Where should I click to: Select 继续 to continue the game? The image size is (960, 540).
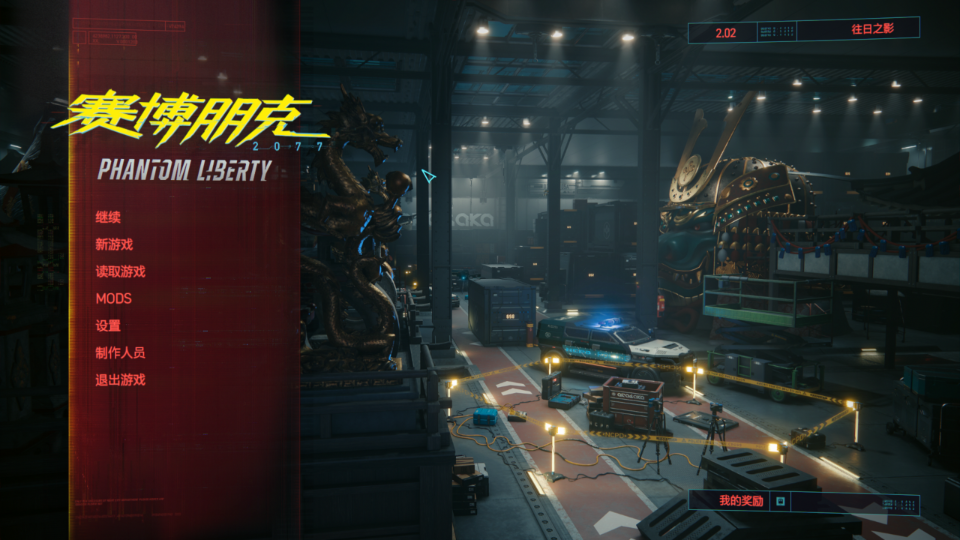[x=108, y=217]
